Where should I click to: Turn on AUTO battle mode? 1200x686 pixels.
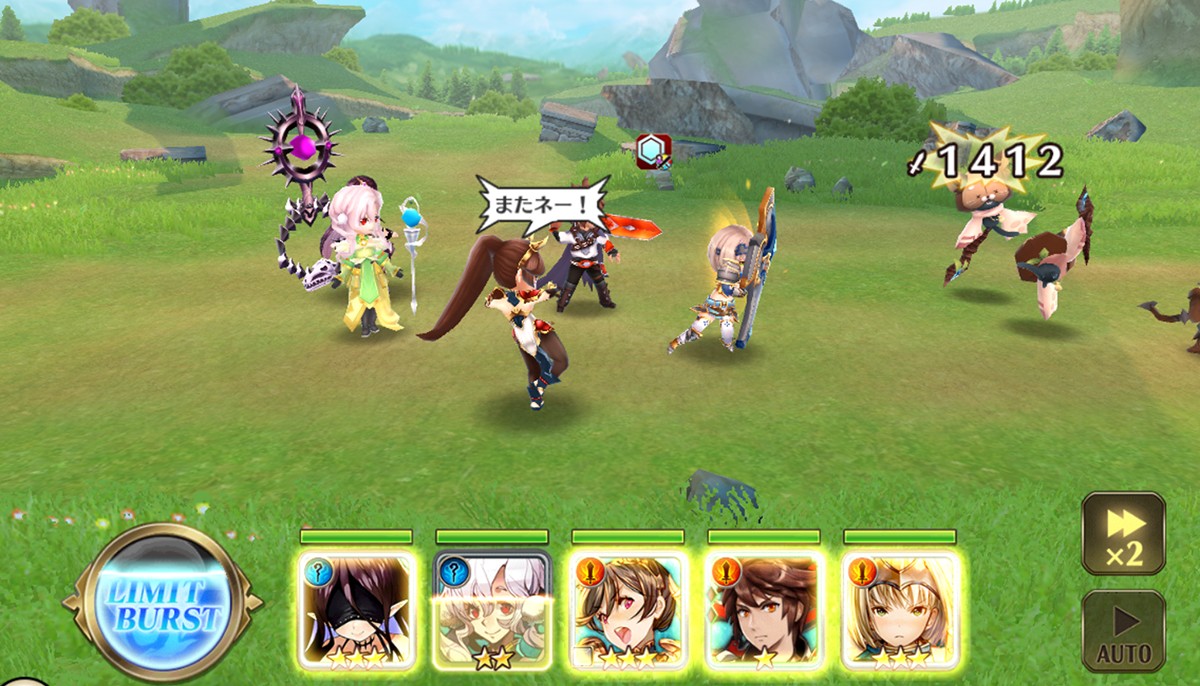coord(1123,630)
